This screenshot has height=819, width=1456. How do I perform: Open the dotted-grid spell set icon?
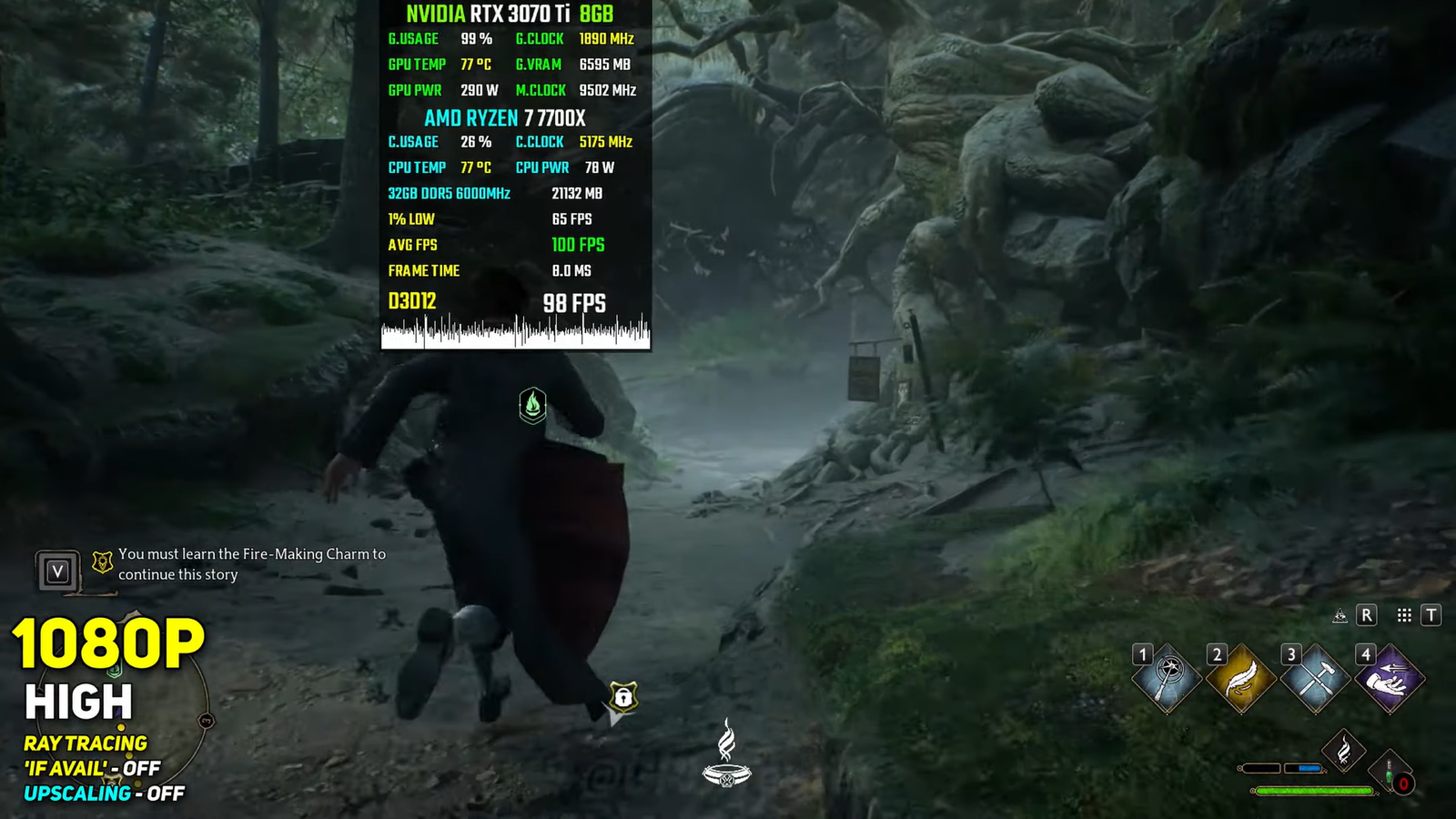[x=1404, y=616]
